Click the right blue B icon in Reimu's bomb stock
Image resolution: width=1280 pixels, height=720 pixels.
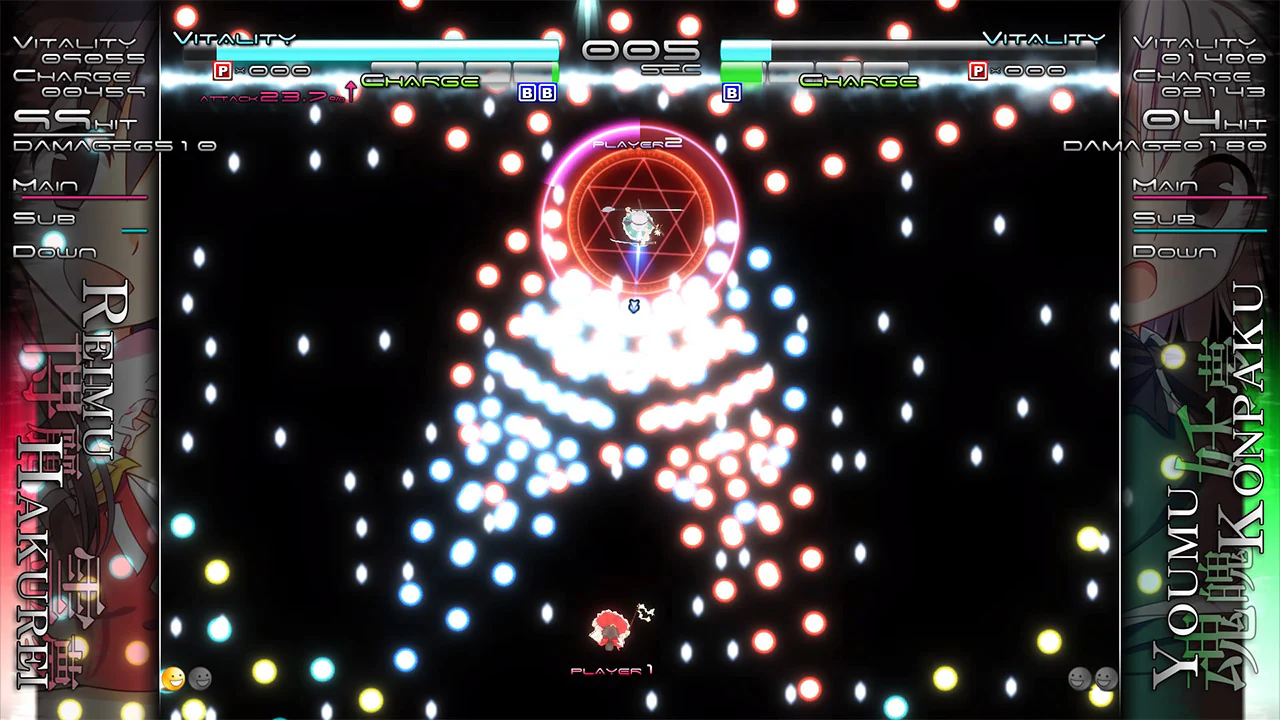546,93
